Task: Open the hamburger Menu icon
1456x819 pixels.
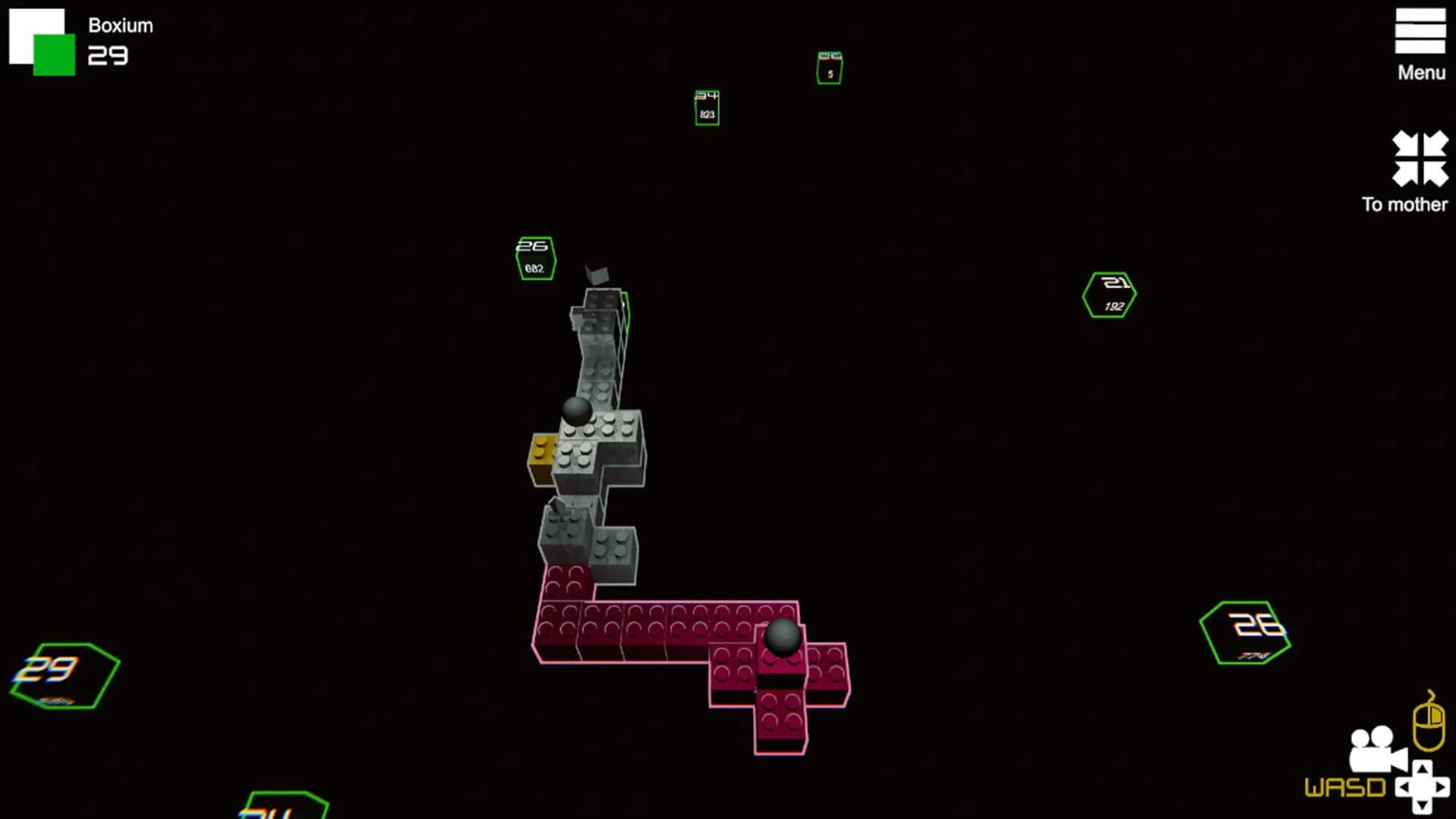Action: [1421, 32]
